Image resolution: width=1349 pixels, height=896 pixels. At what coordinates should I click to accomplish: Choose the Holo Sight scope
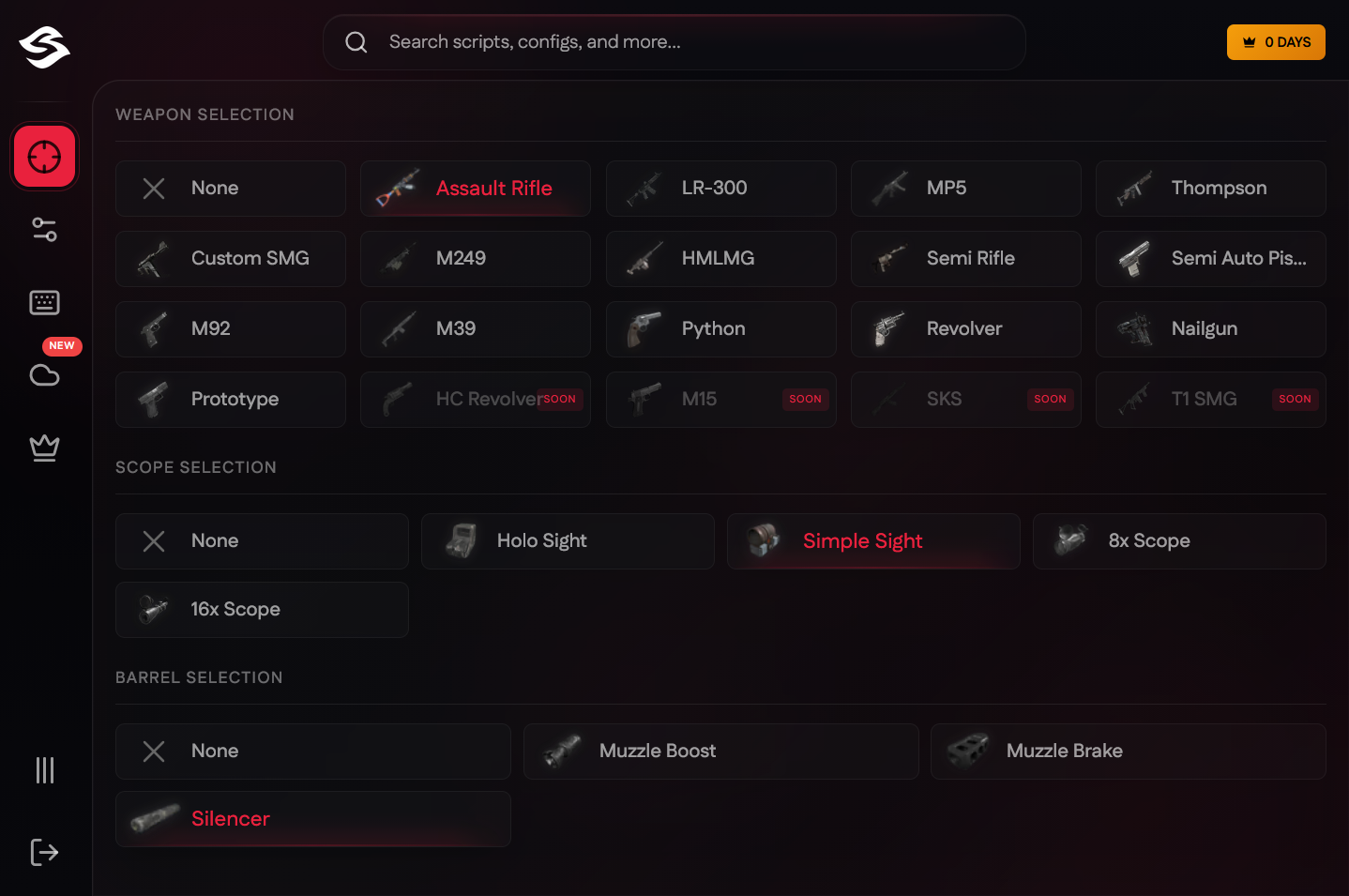567,540
